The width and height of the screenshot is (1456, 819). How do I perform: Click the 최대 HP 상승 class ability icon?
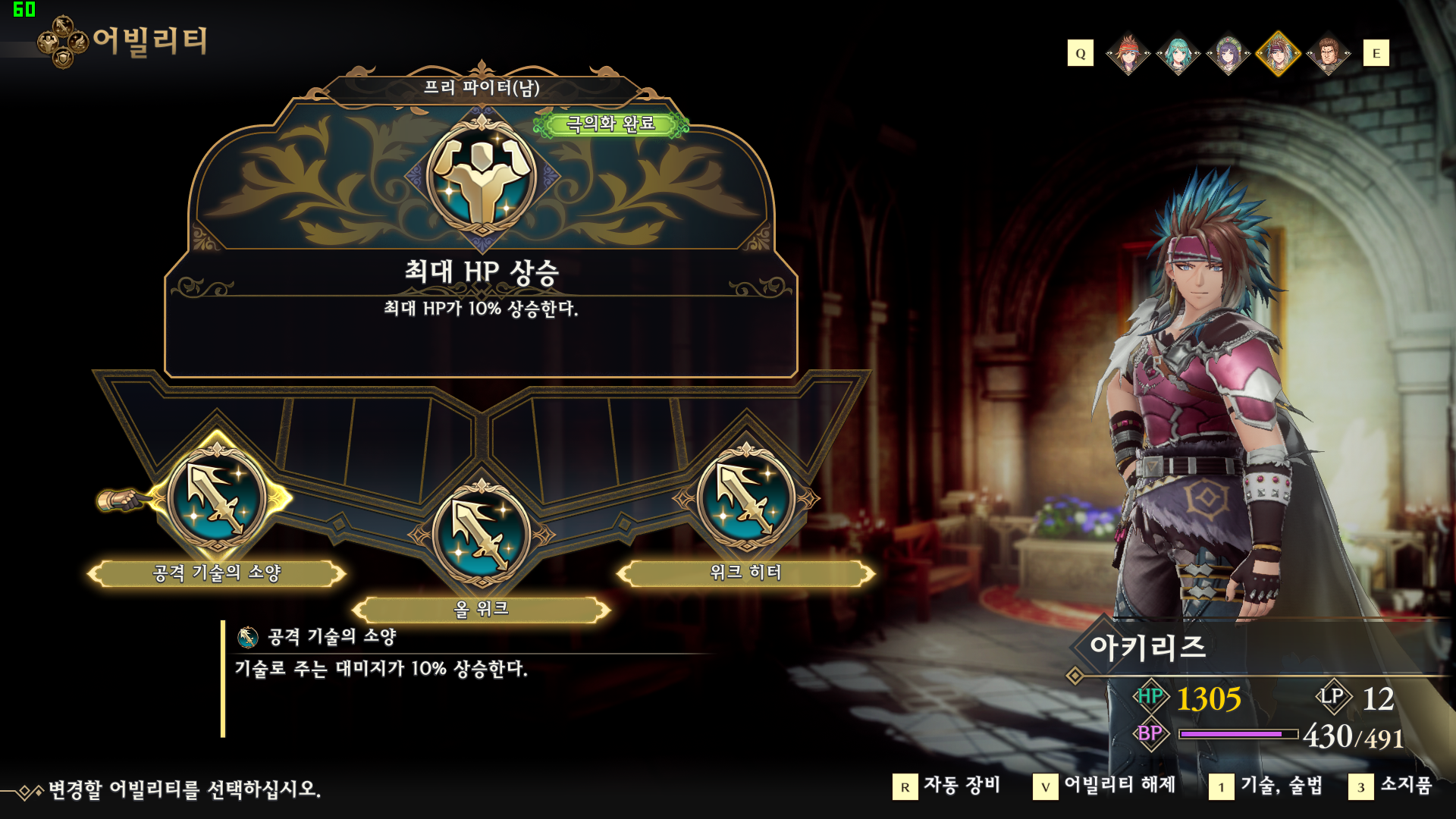pos(482,176)
